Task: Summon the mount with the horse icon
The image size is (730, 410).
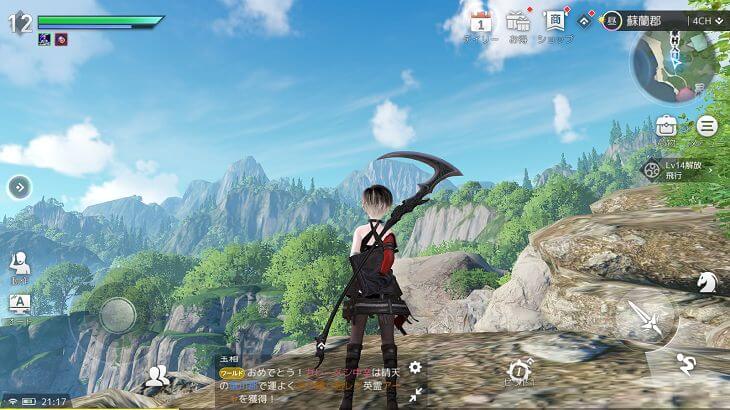Action: (x=707, y=282)
